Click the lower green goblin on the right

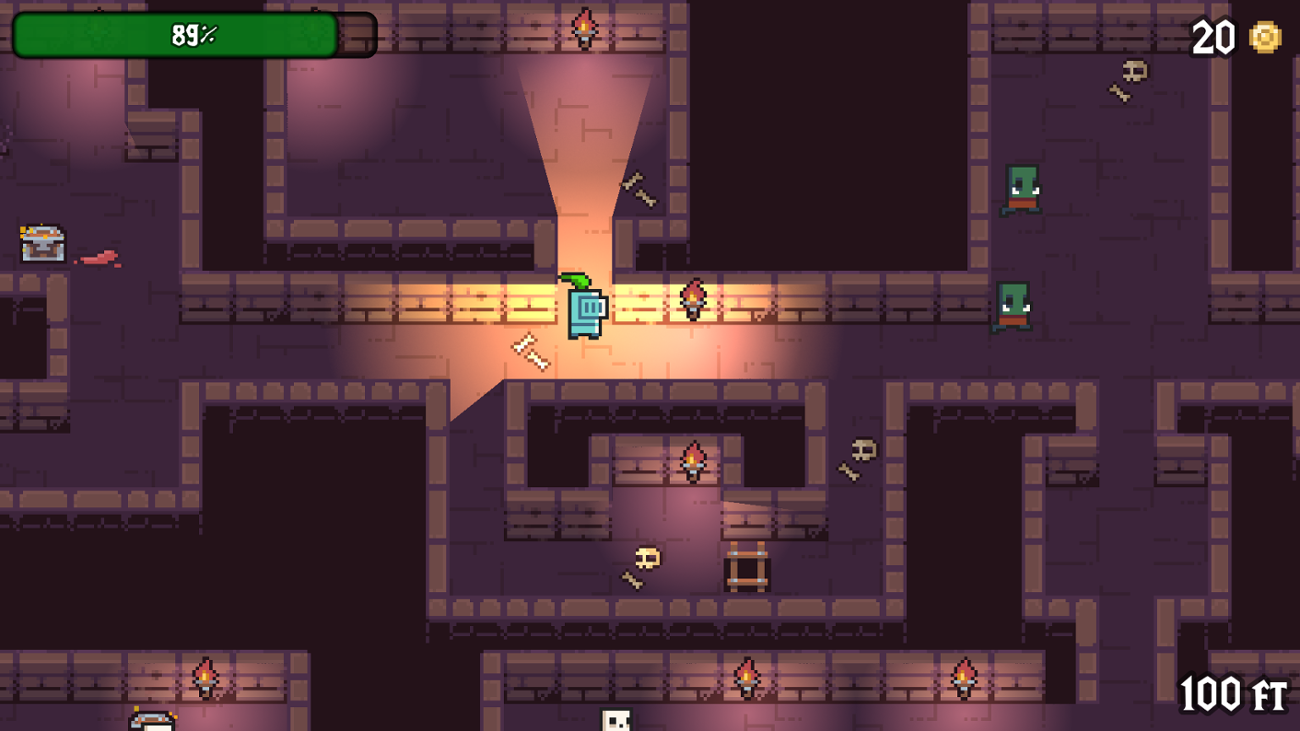1014,305
